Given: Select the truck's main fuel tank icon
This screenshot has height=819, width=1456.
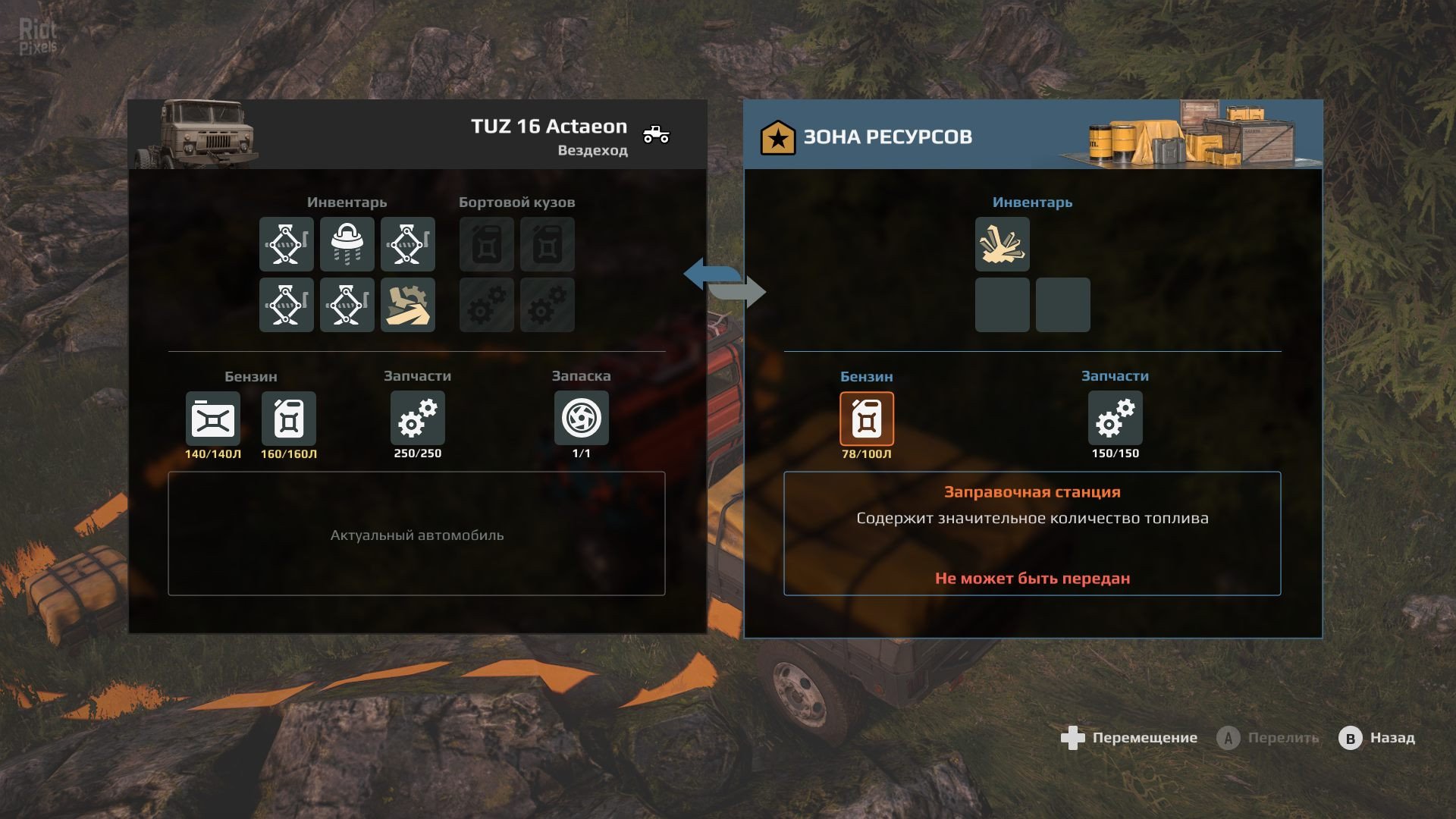Looking at the screenshot, I should click(213, 419).
